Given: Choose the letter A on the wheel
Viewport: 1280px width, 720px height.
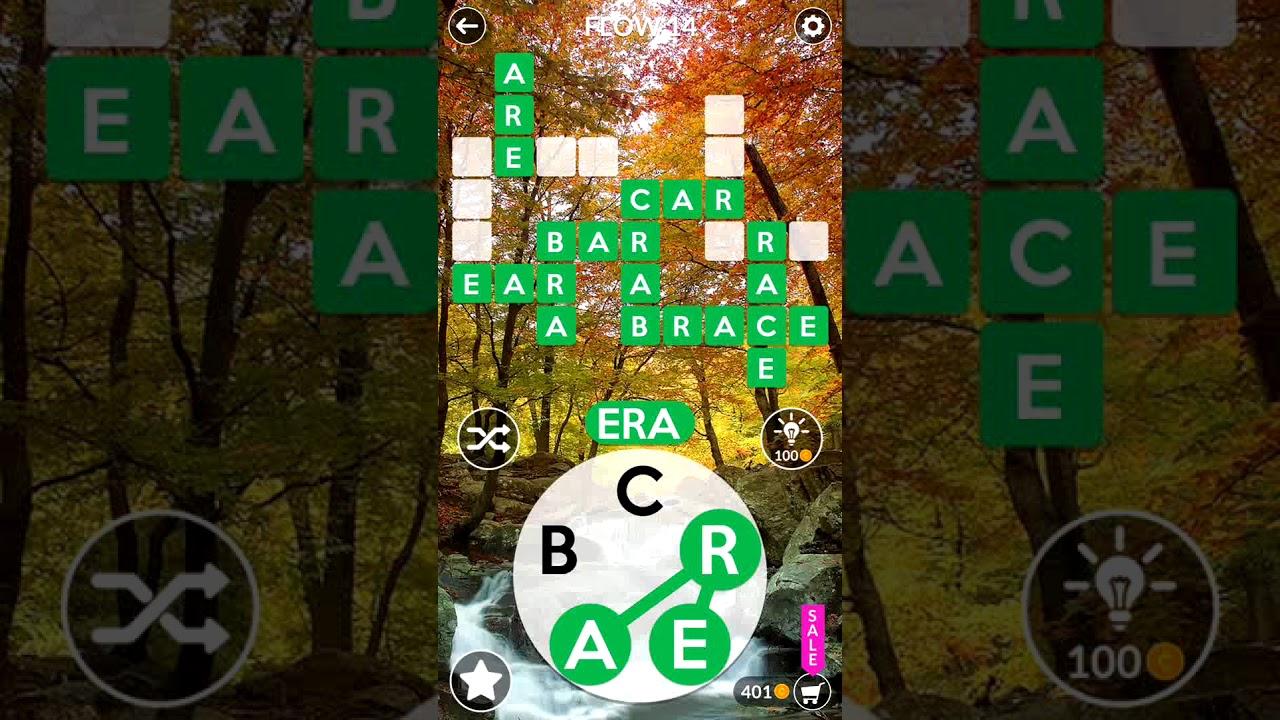Looking at the screenshot, I should [590, 645].
